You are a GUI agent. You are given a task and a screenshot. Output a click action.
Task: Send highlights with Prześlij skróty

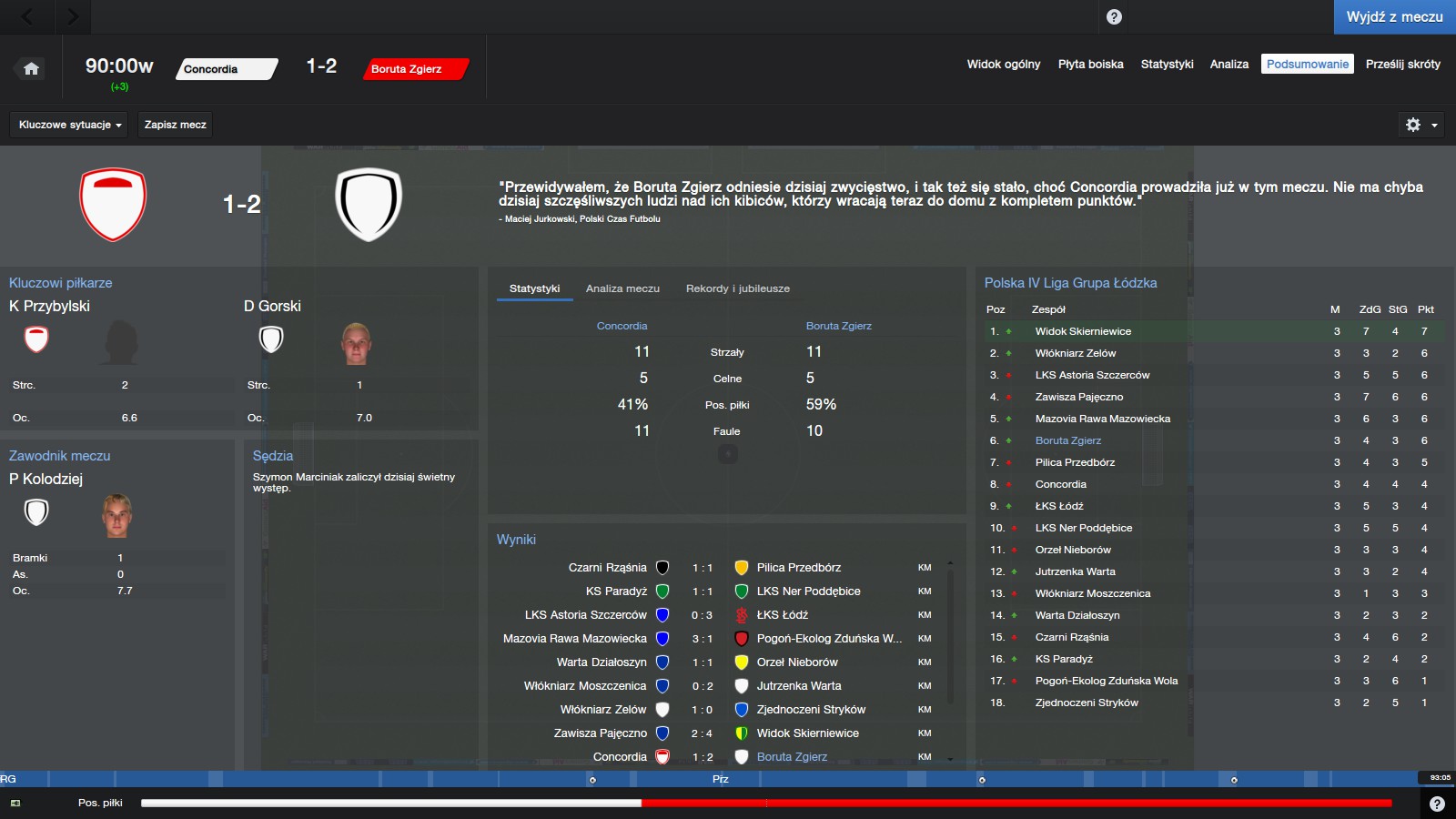coord(1402,64)
